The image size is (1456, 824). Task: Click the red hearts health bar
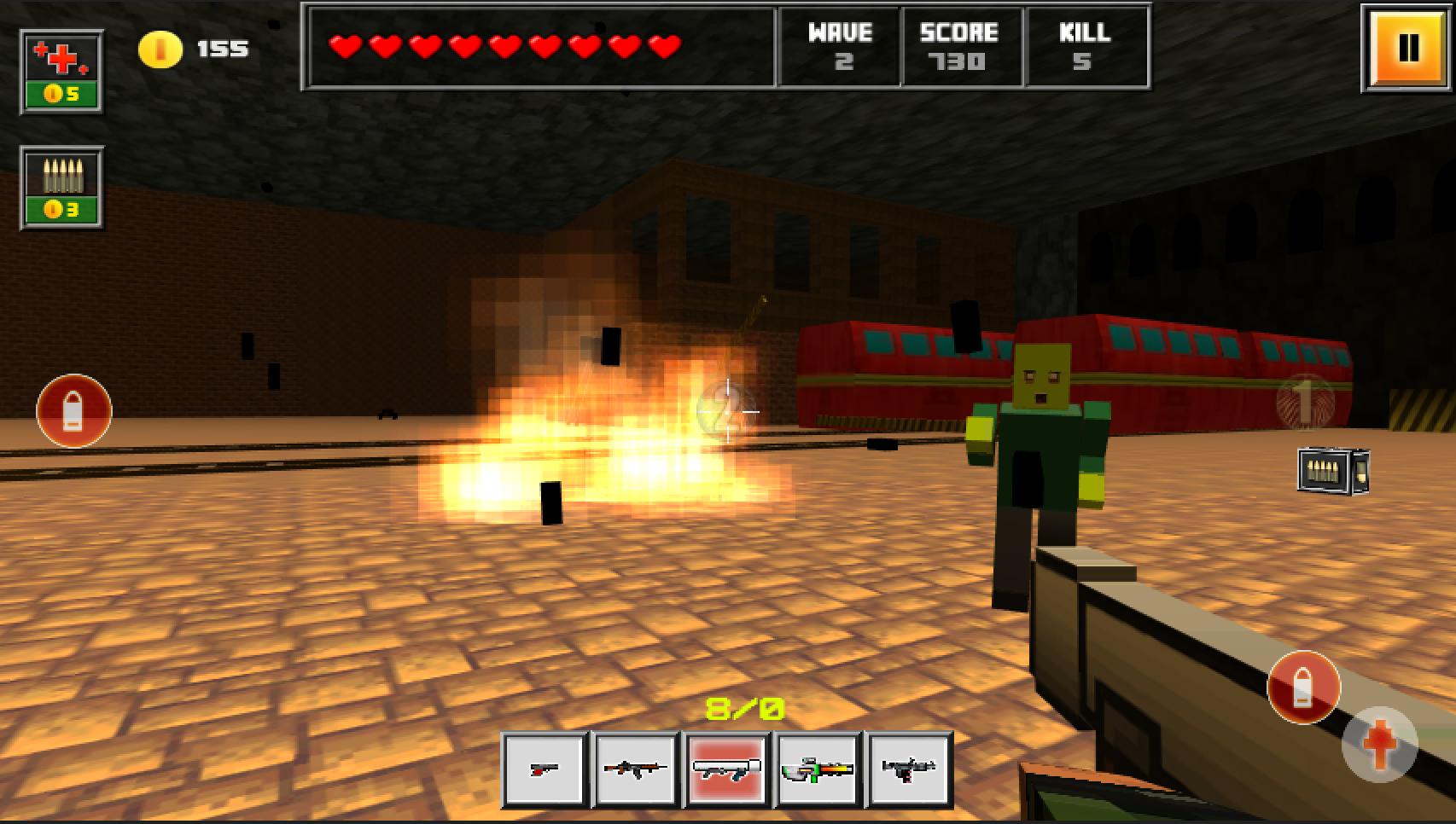tap(504, 47)
